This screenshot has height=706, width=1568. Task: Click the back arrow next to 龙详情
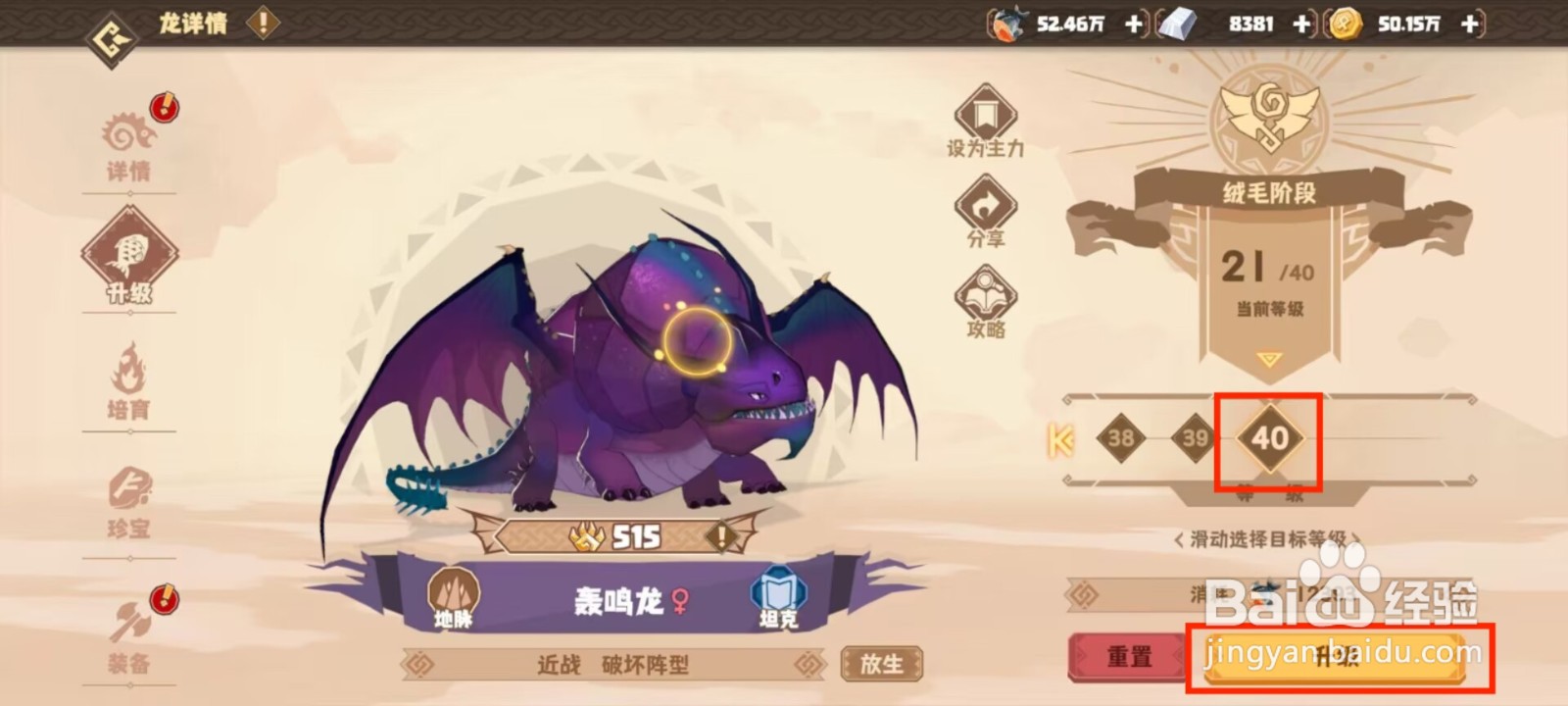tap(111, 27)
